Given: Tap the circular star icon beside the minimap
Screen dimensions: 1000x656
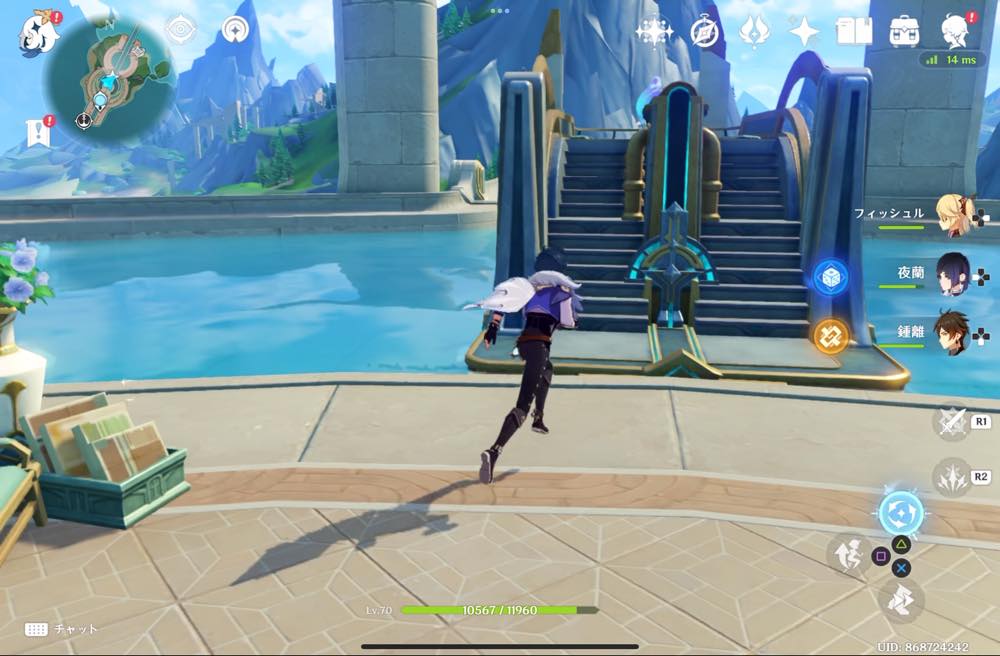Looking at the screenshot, I should (x=237, y=31).
